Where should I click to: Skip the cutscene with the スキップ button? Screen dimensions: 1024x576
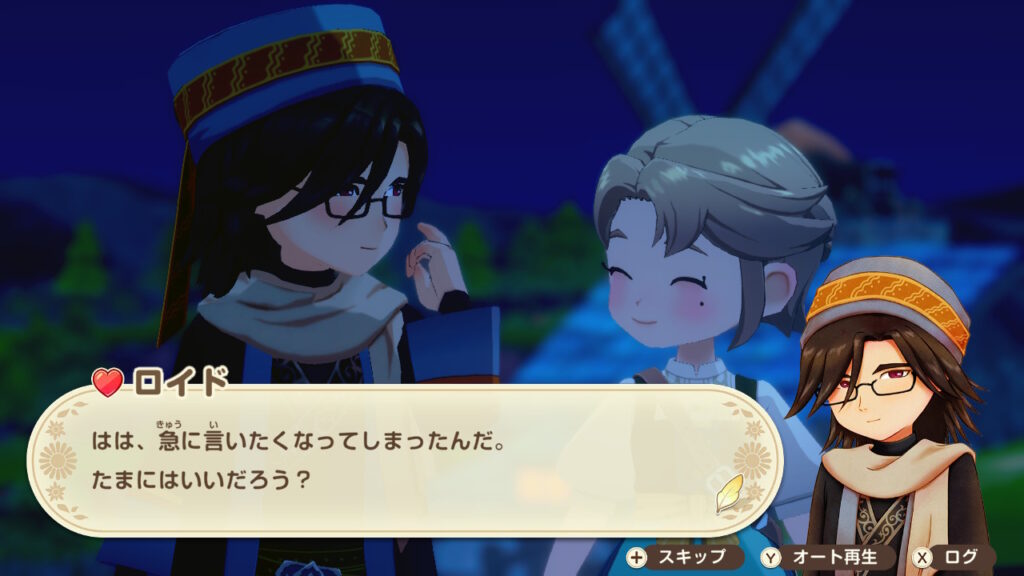pyautogui.click(x=682, y=557)
